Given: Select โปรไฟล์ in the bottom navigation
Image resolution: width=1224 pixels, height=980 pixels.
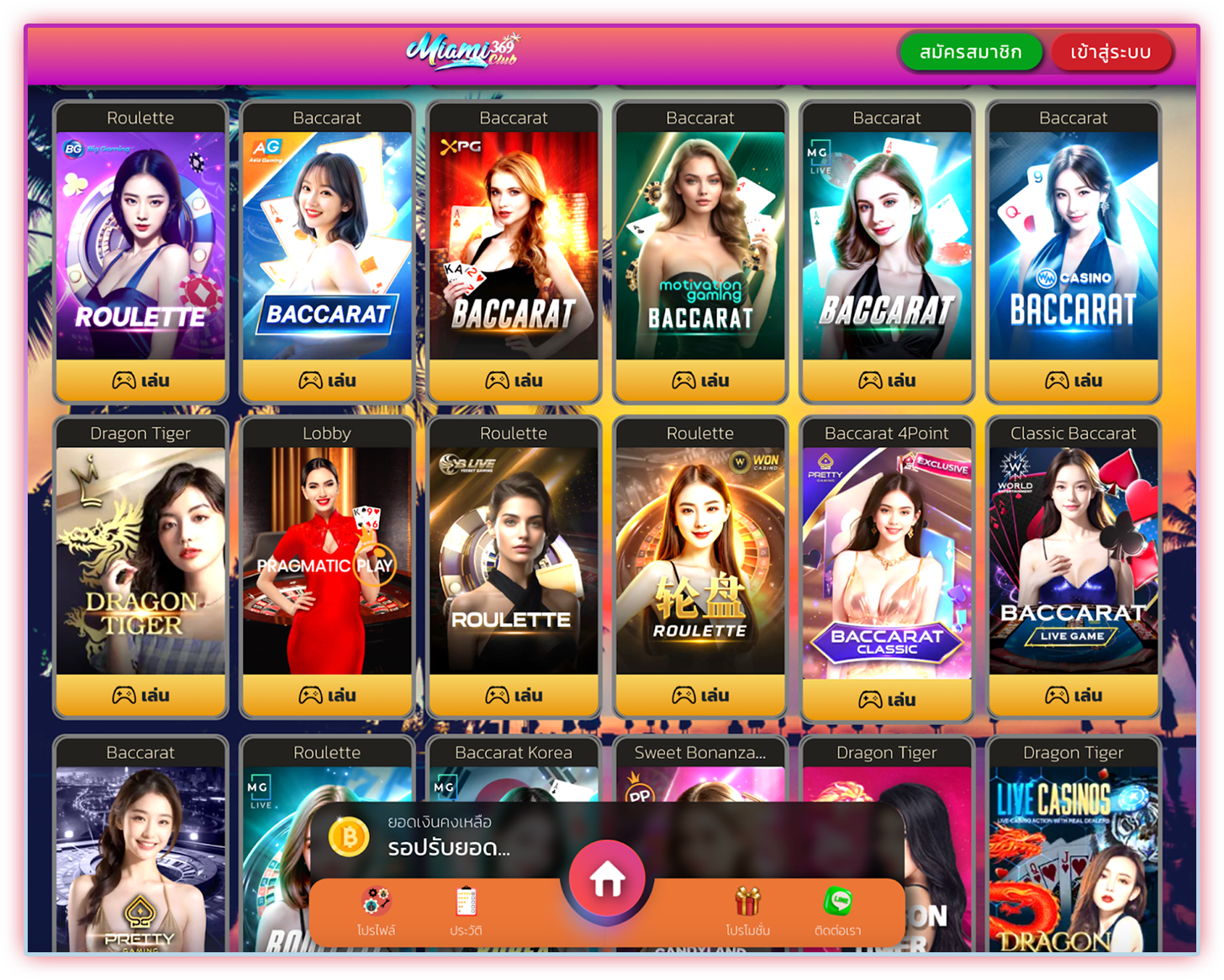Looking at the screenshot, I should coord(376,930).
